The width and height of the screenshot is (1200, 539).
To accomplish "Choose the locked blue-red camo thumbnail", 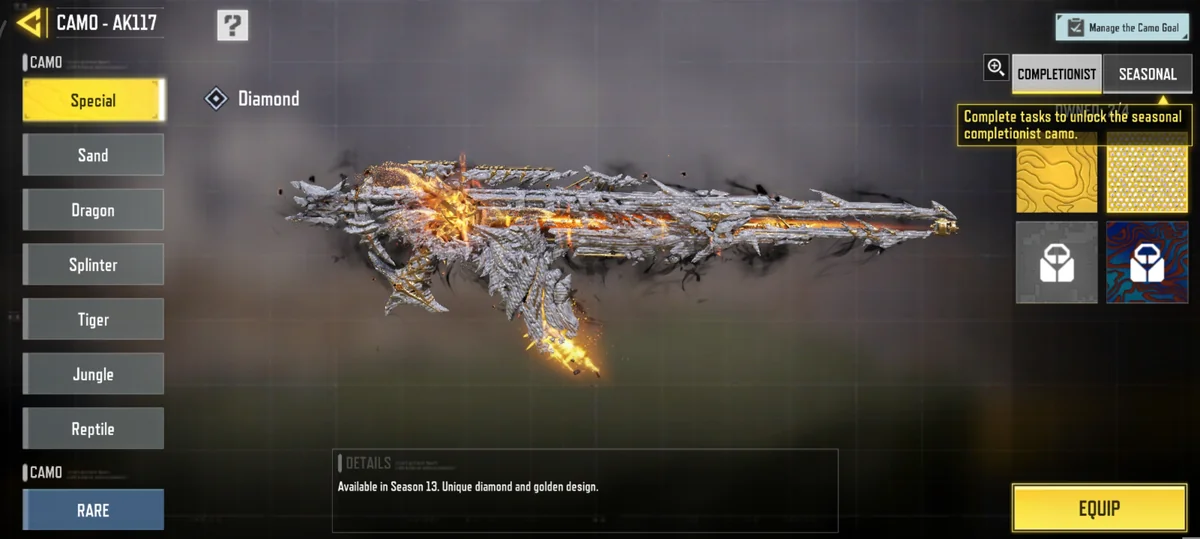I will coord(1147,262).
